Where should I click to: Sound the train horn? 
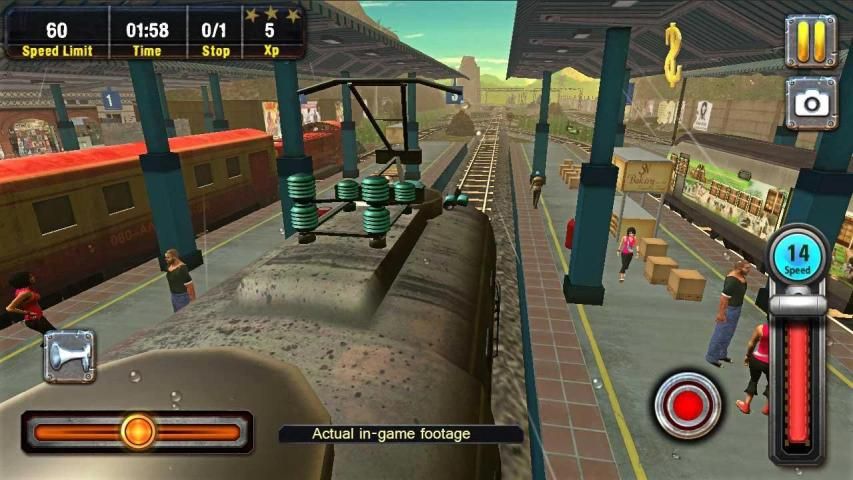click(69, 357)
